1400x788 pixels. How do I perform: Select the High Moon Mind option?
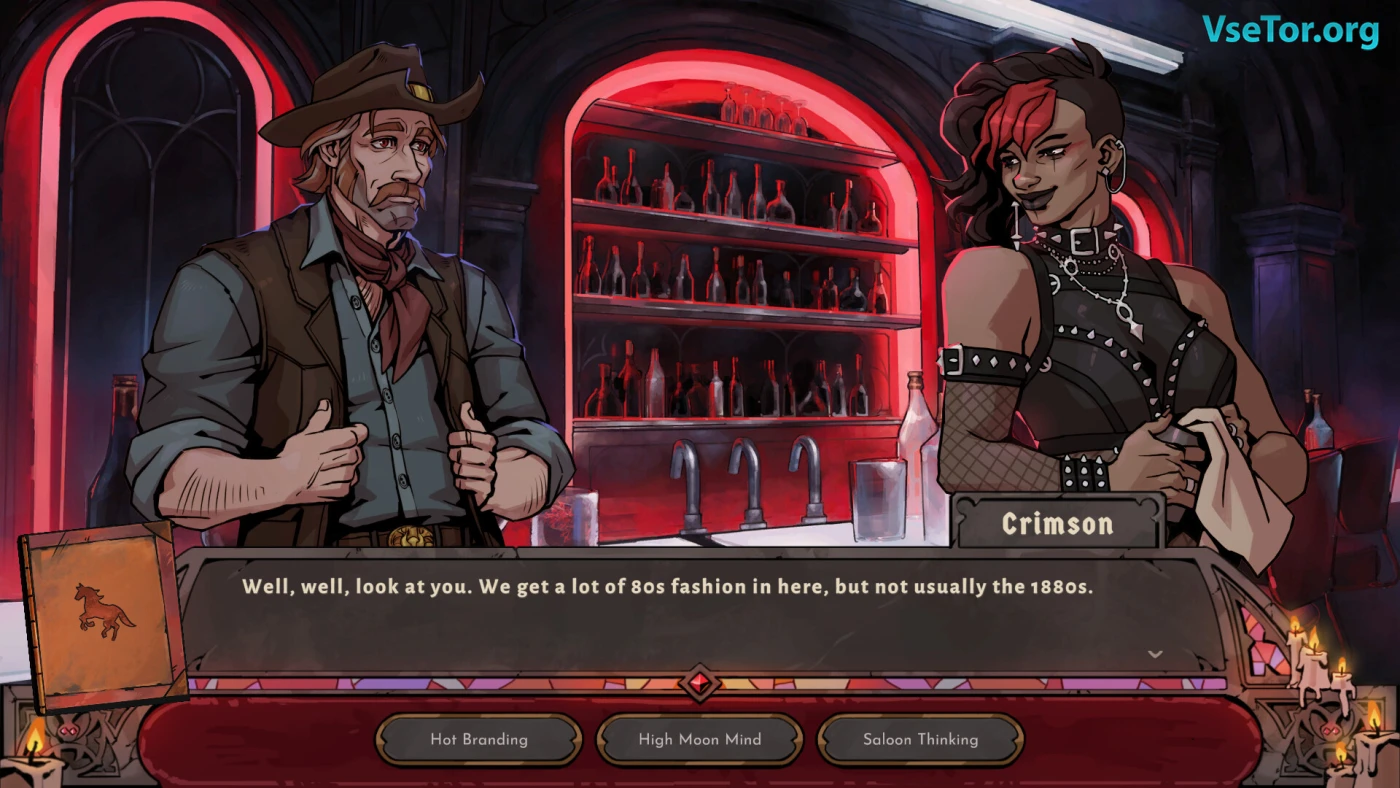[700, 740]
